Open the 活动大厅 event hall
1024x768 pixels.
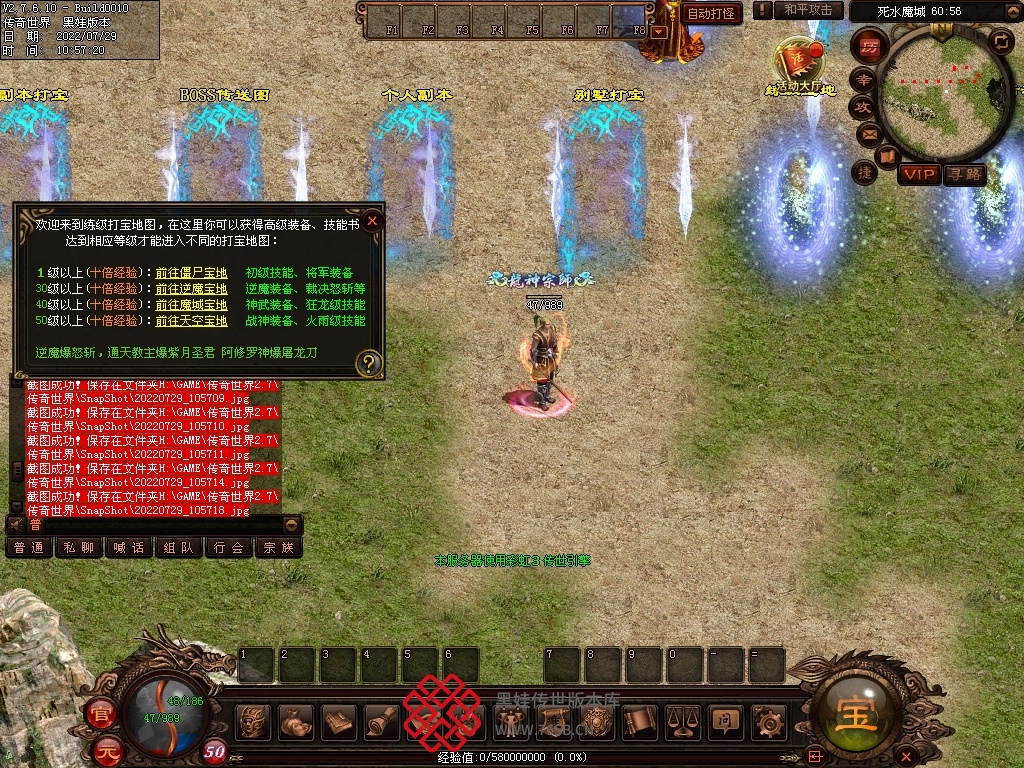800,66
